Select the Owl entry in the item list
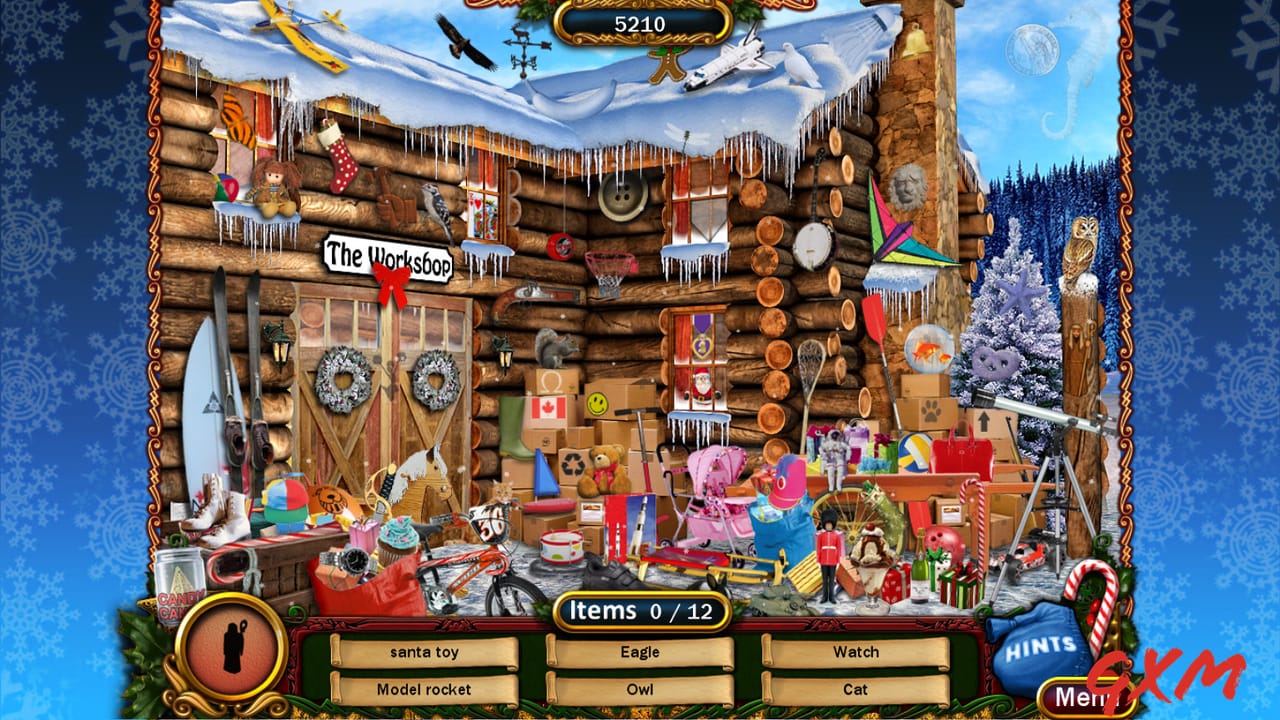 coord(640,690)
